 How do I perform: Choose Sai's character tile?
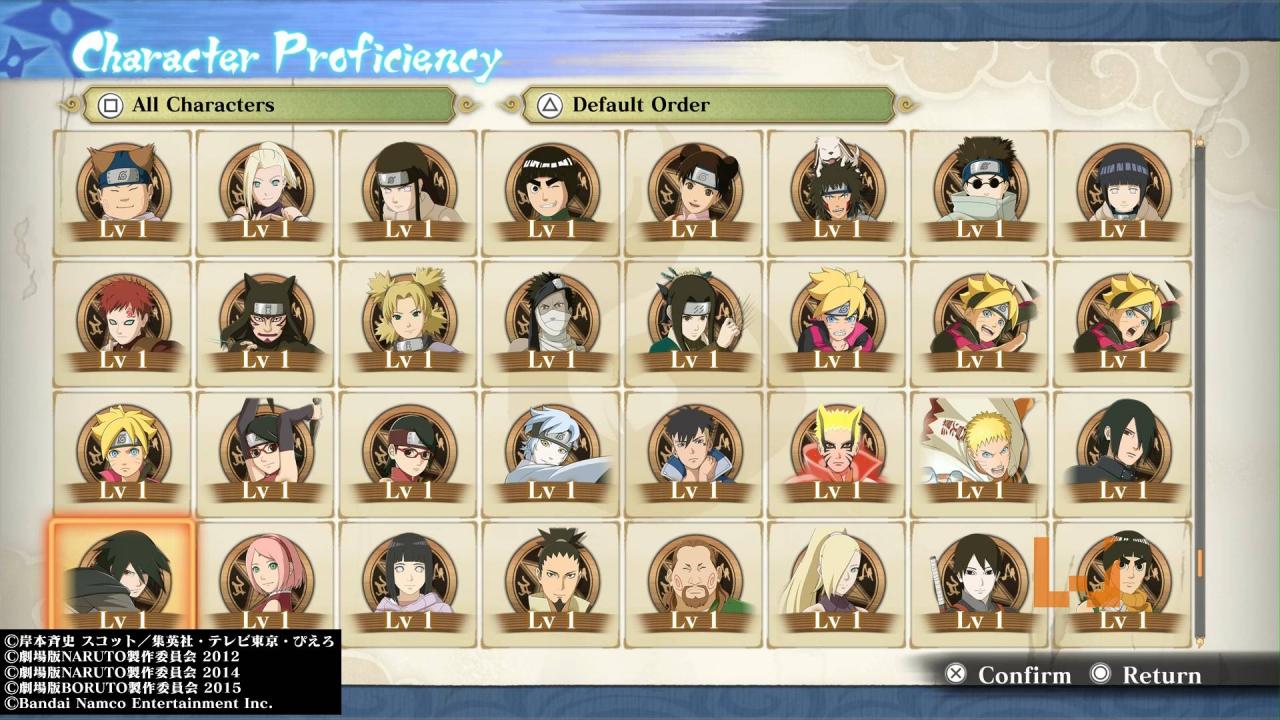(x=980, y=580)
